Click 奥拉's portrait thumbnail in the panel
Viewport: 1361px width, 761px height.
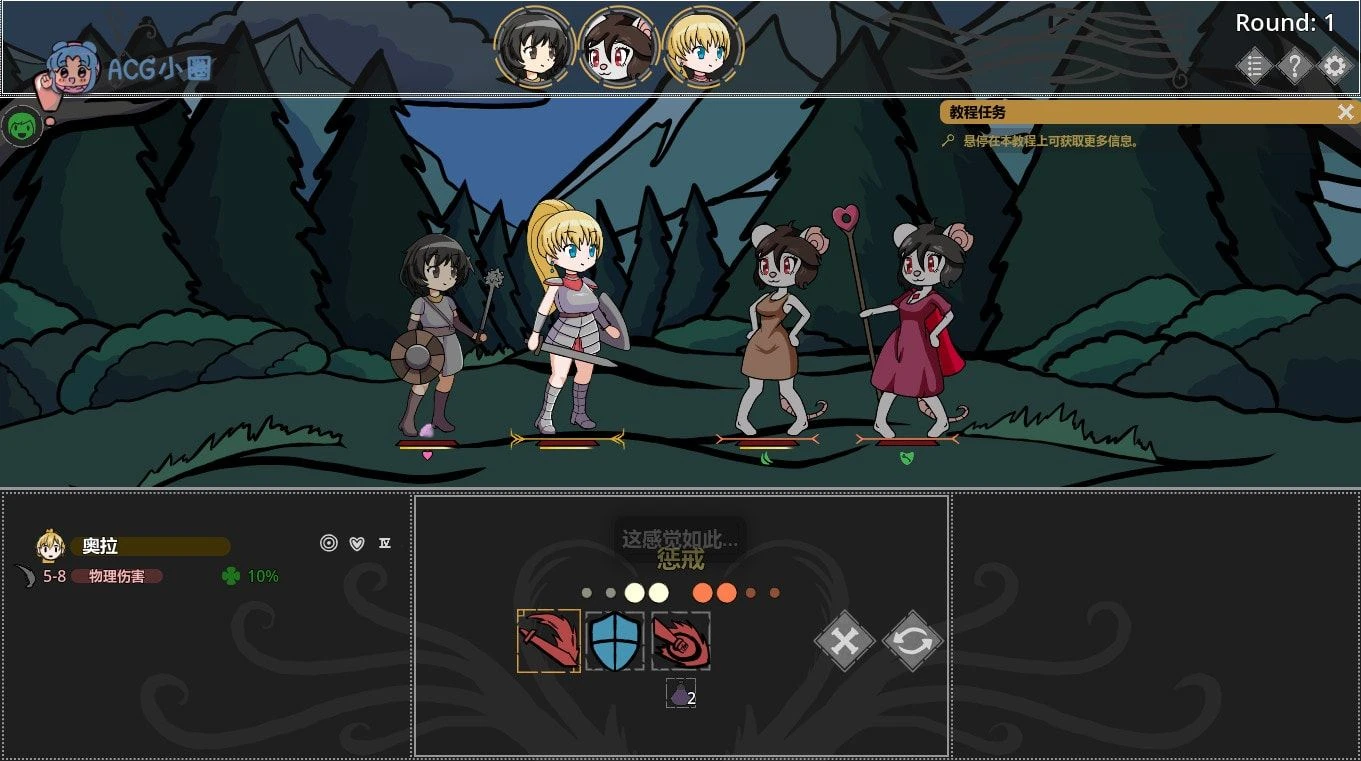(x=48, y=546)
